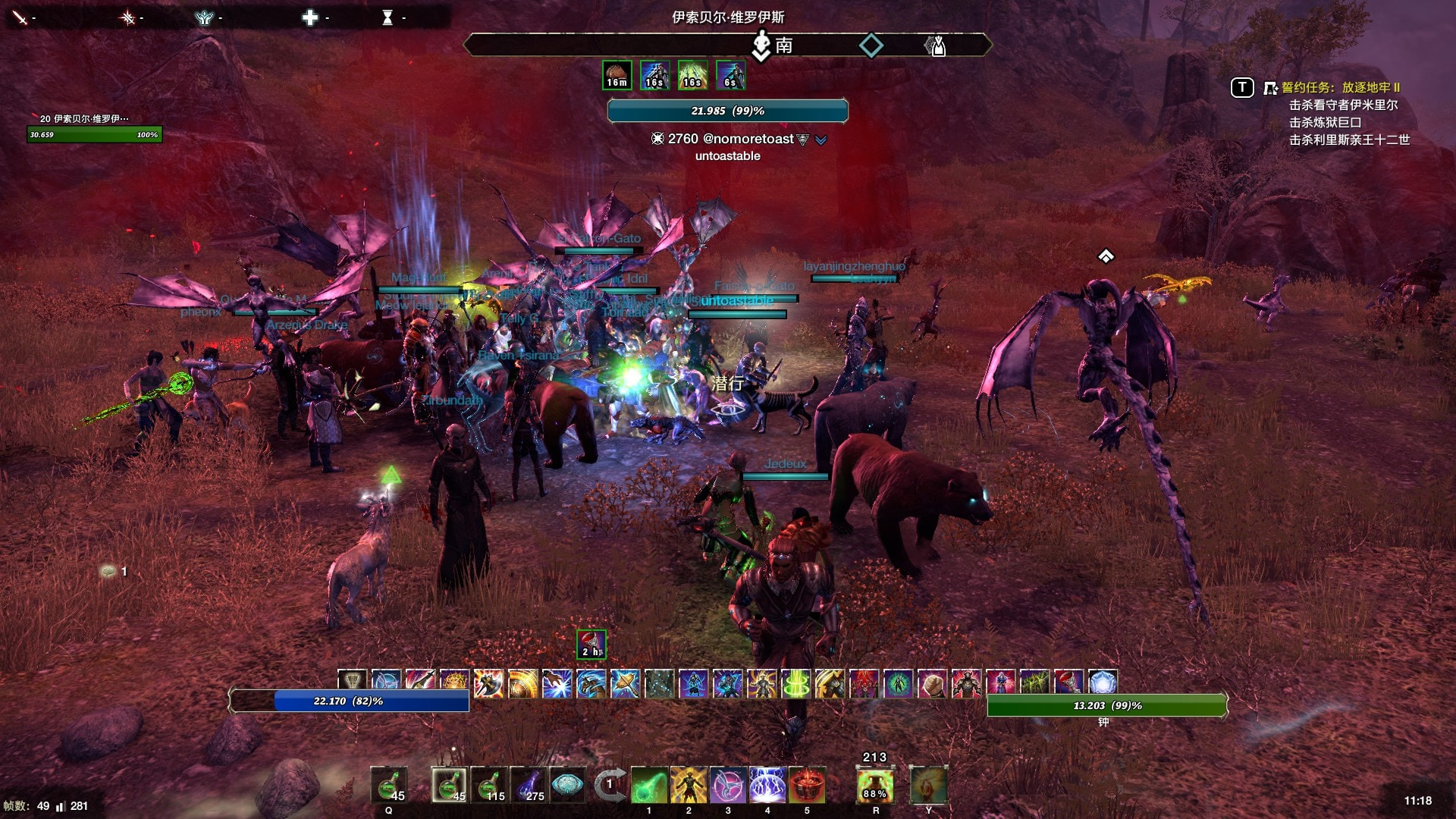Fire the ultimate ability showing 88%
The height and width of the screenshot is (819, 1456).
point(875,785)
